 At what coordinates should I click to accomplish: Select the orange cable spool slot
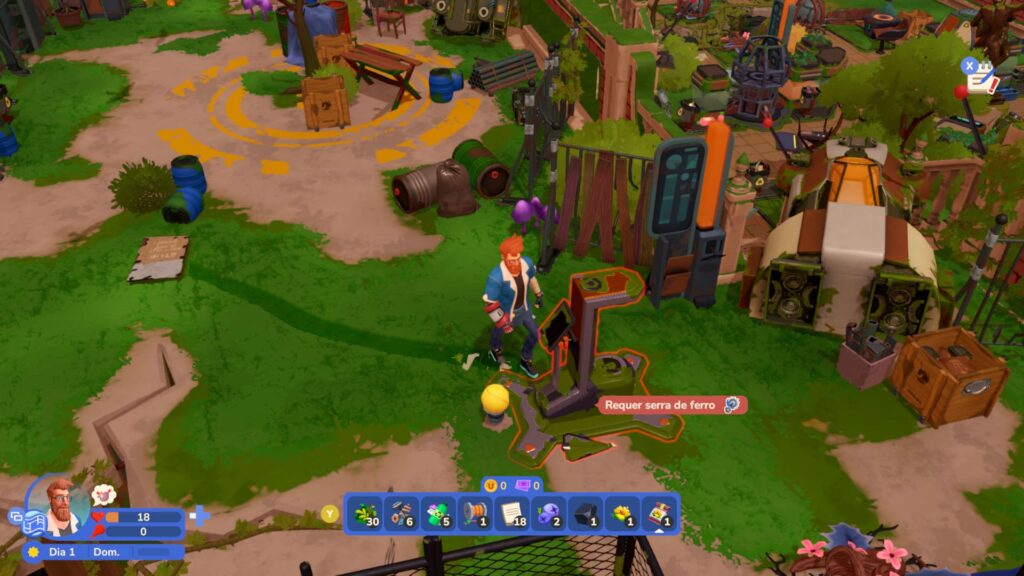click(475, 514)
